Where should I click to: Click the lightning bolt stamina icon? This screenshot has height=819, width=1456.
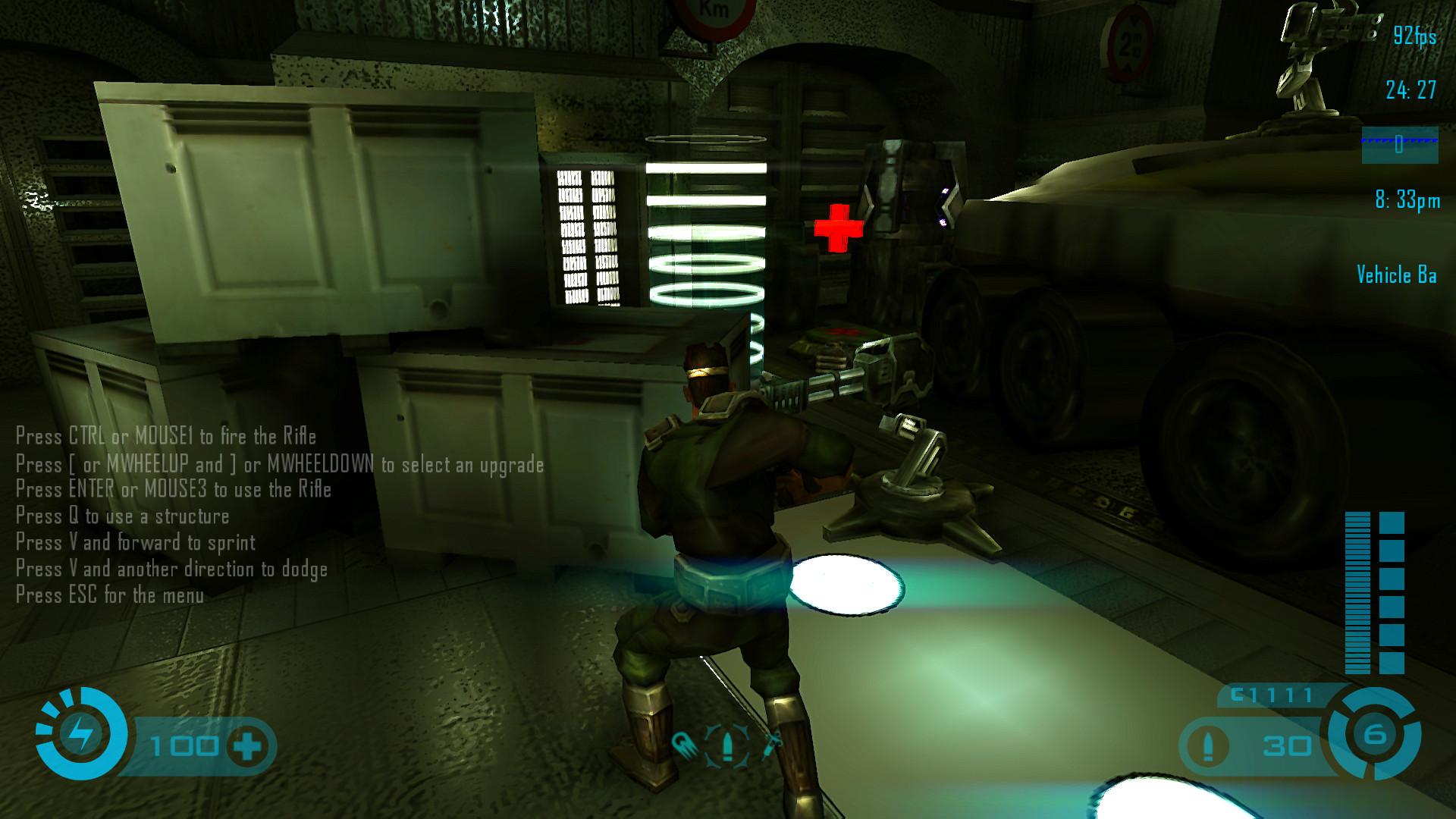[x=81, y=733]
